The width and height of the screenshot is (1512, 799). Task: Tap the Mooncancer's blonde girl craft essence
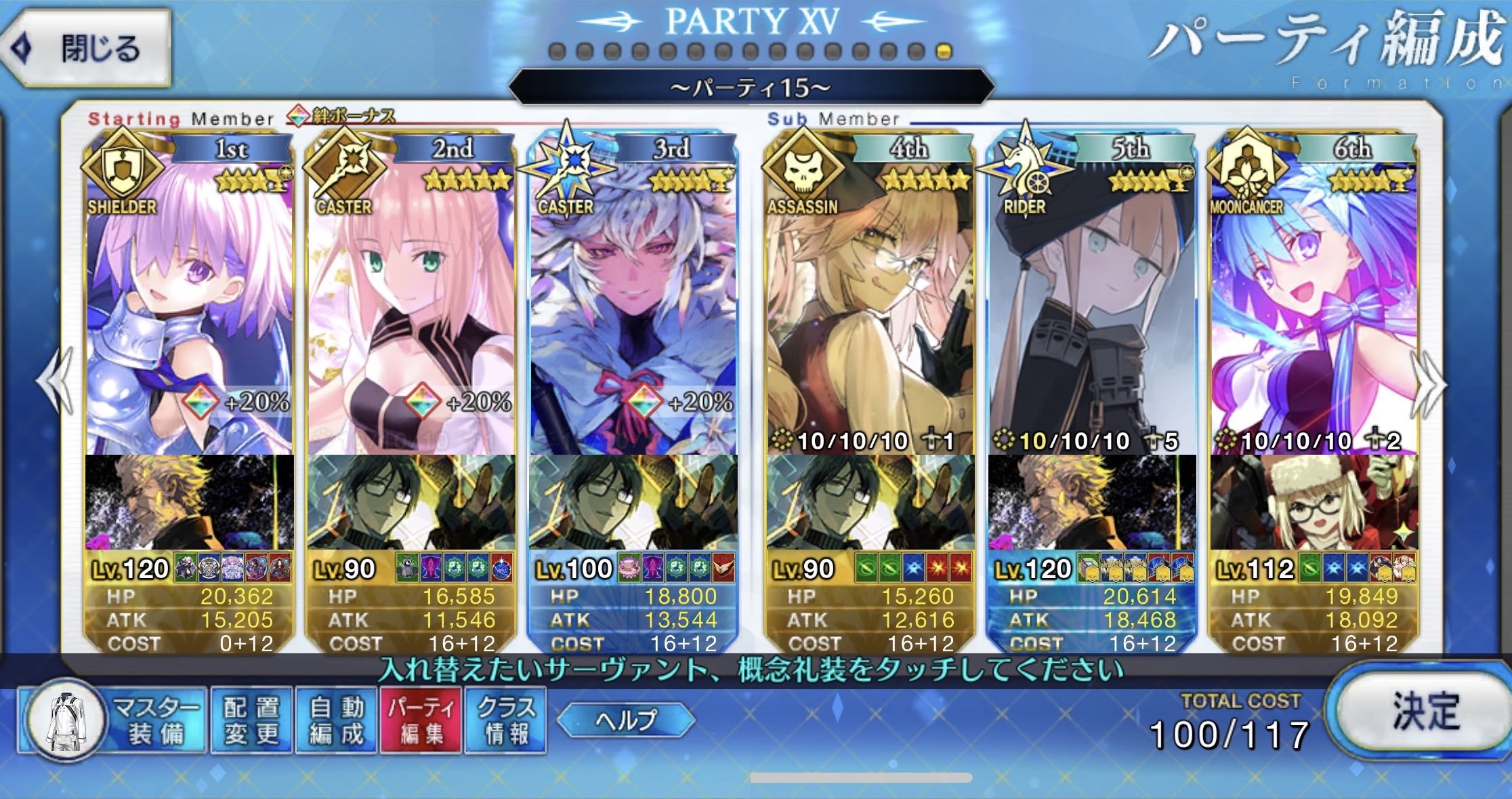click(1314, 501)
